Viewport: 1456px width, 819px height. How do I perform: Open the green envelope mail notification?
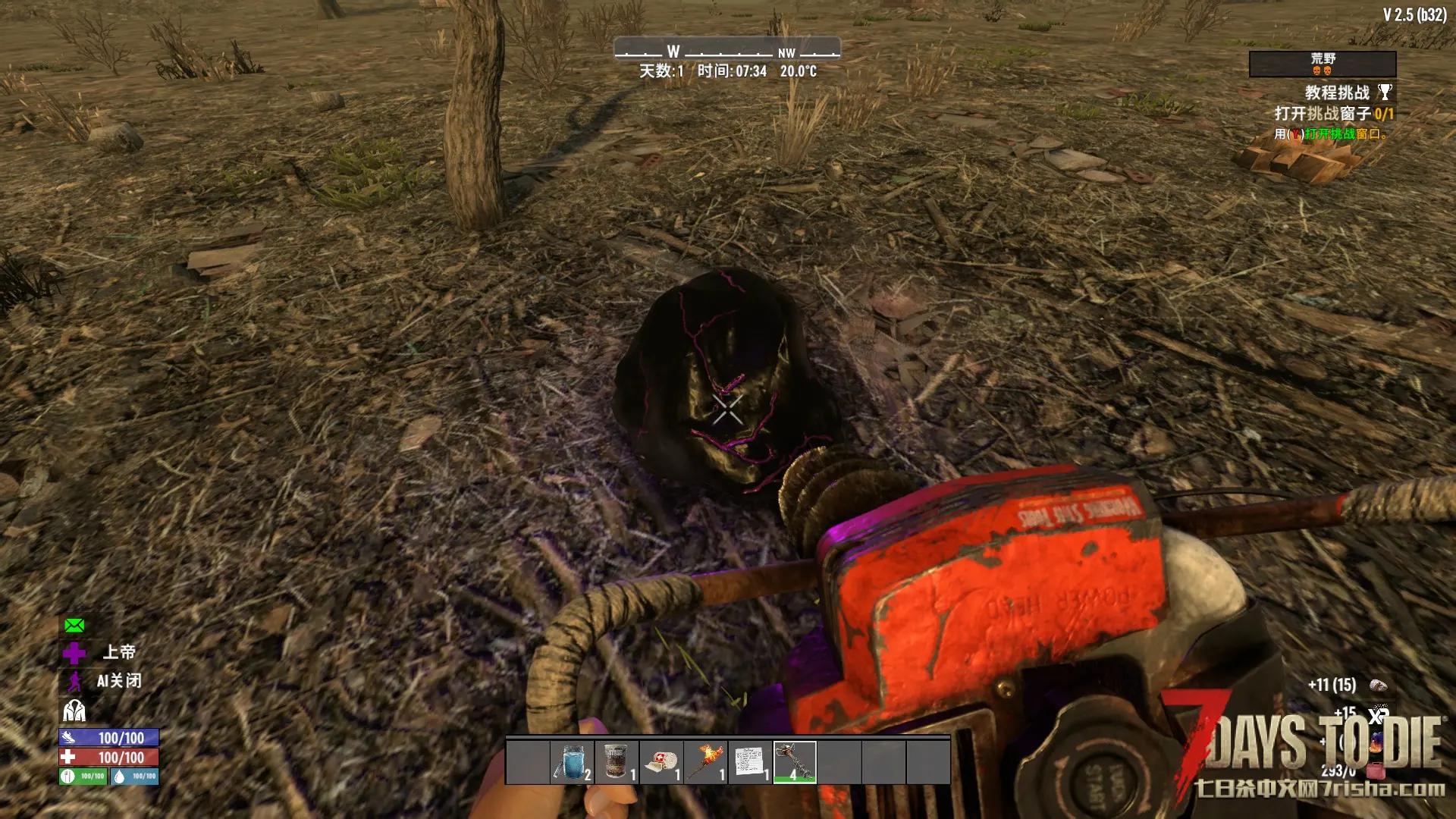(74, 626)
